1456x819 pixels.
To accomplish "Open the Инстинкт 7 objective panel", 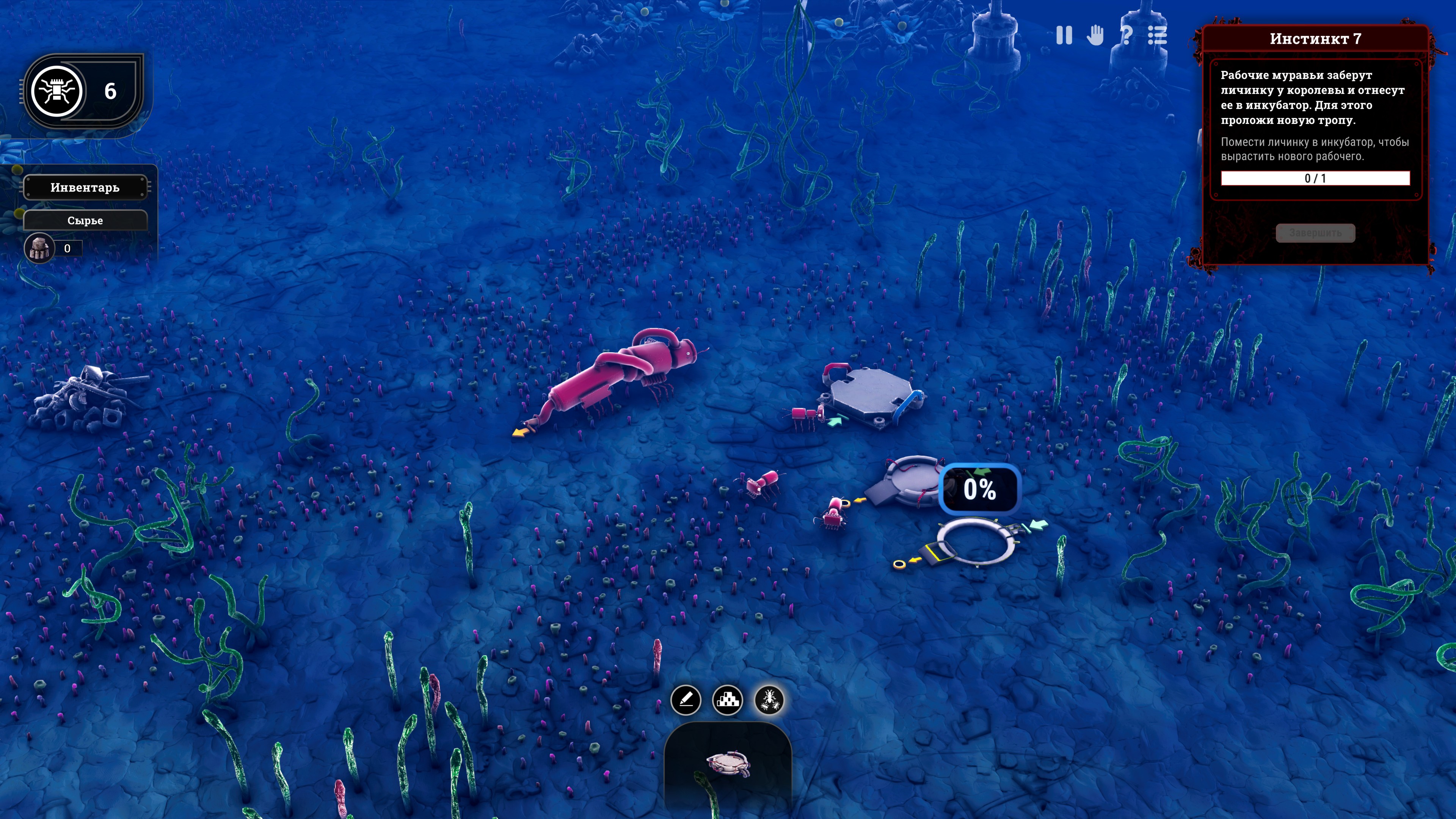I will tap(1315, 38).
